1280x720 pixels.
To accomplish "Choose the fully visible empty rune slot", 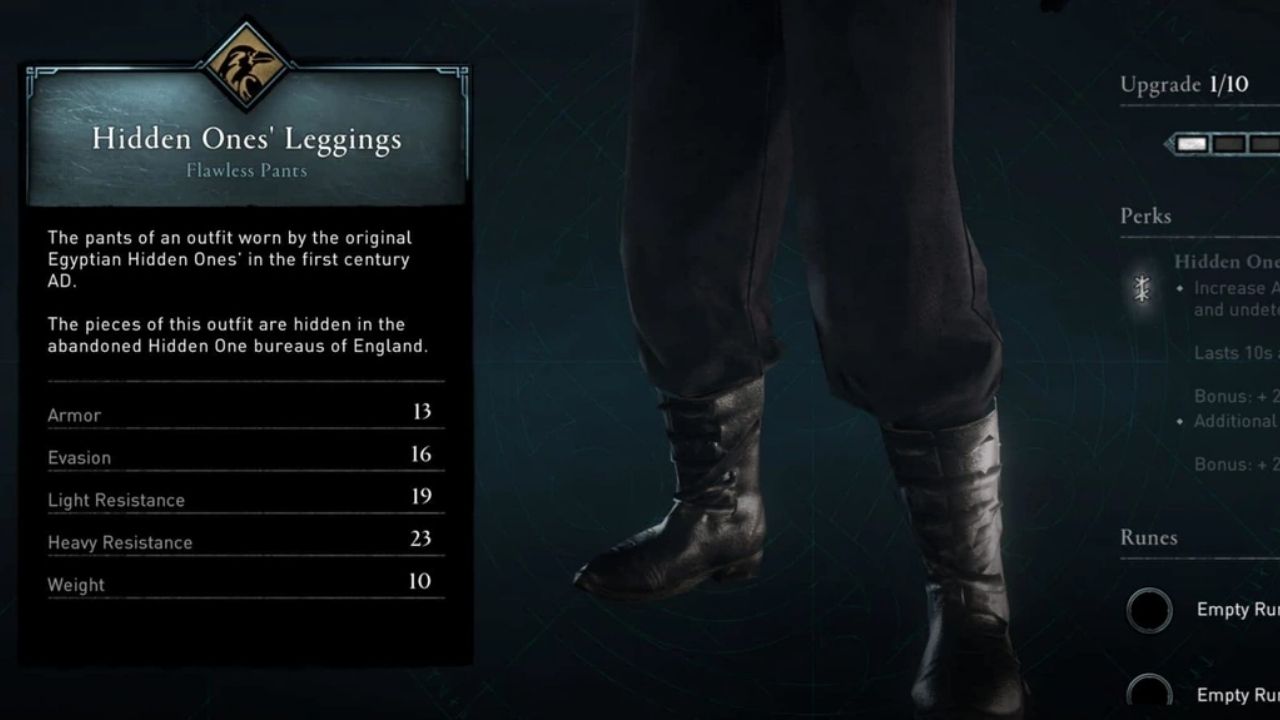I will (1149, 610).
